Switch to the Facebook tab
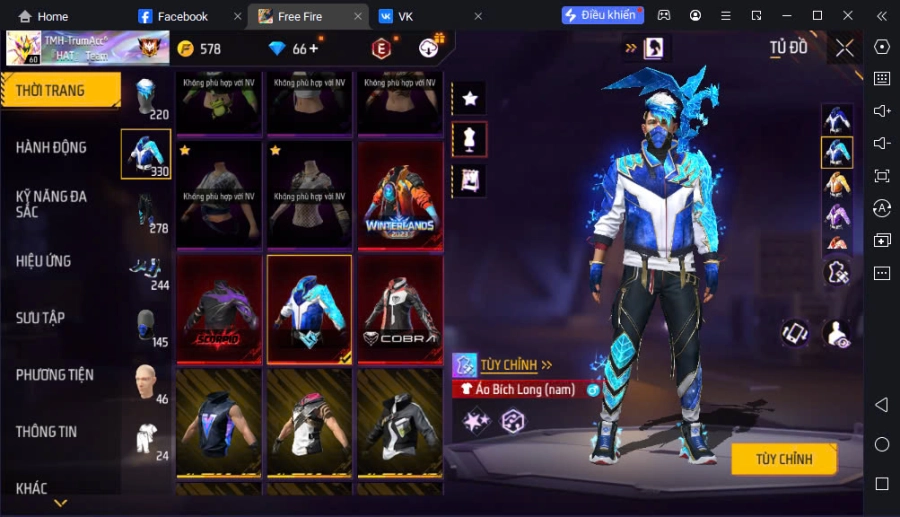The width and height of the screenshot is (900, 517). 182,16
